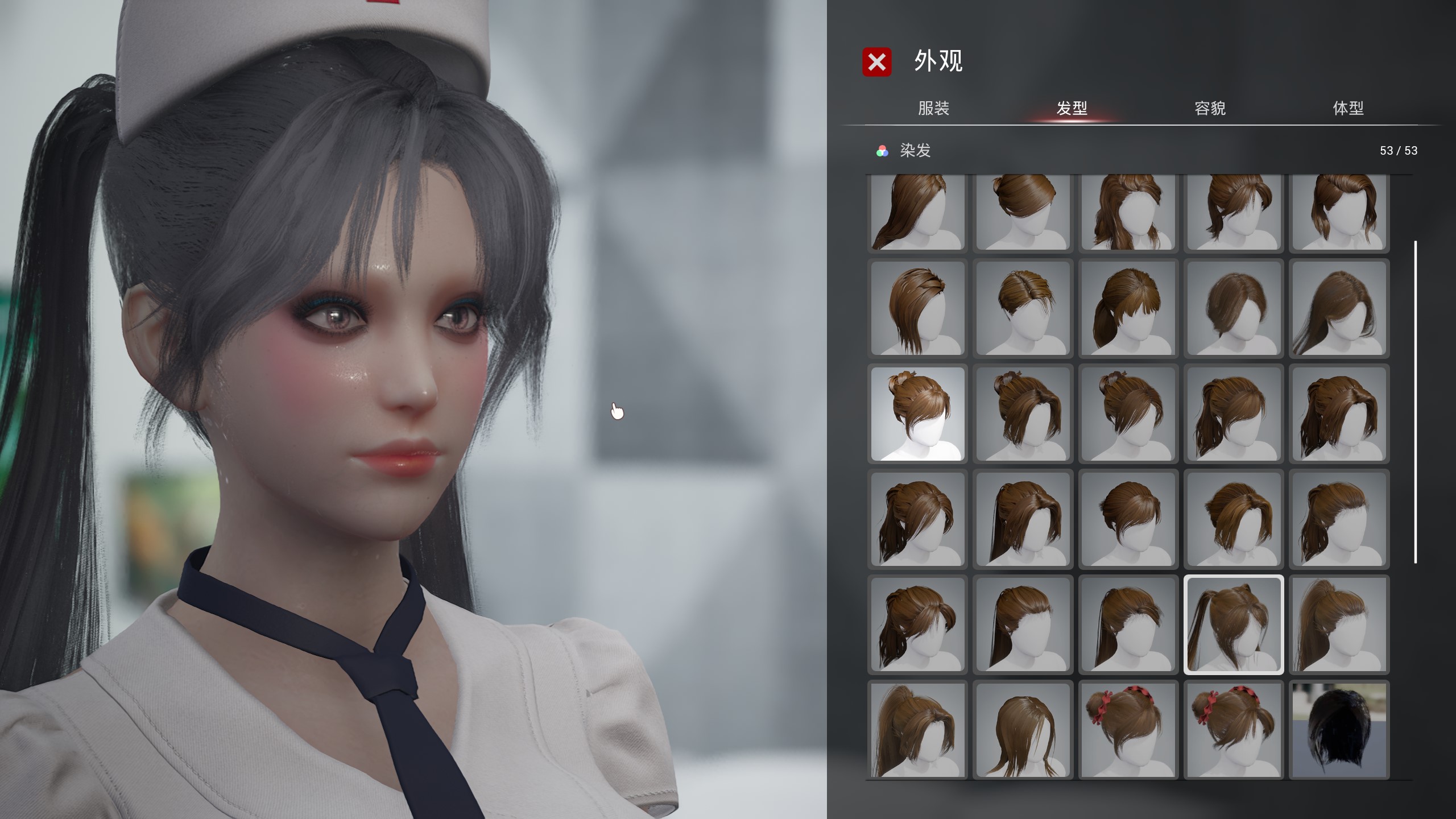
Task: Select the highlighted side ponytail hairstyle
Action: click(1233, 624)
